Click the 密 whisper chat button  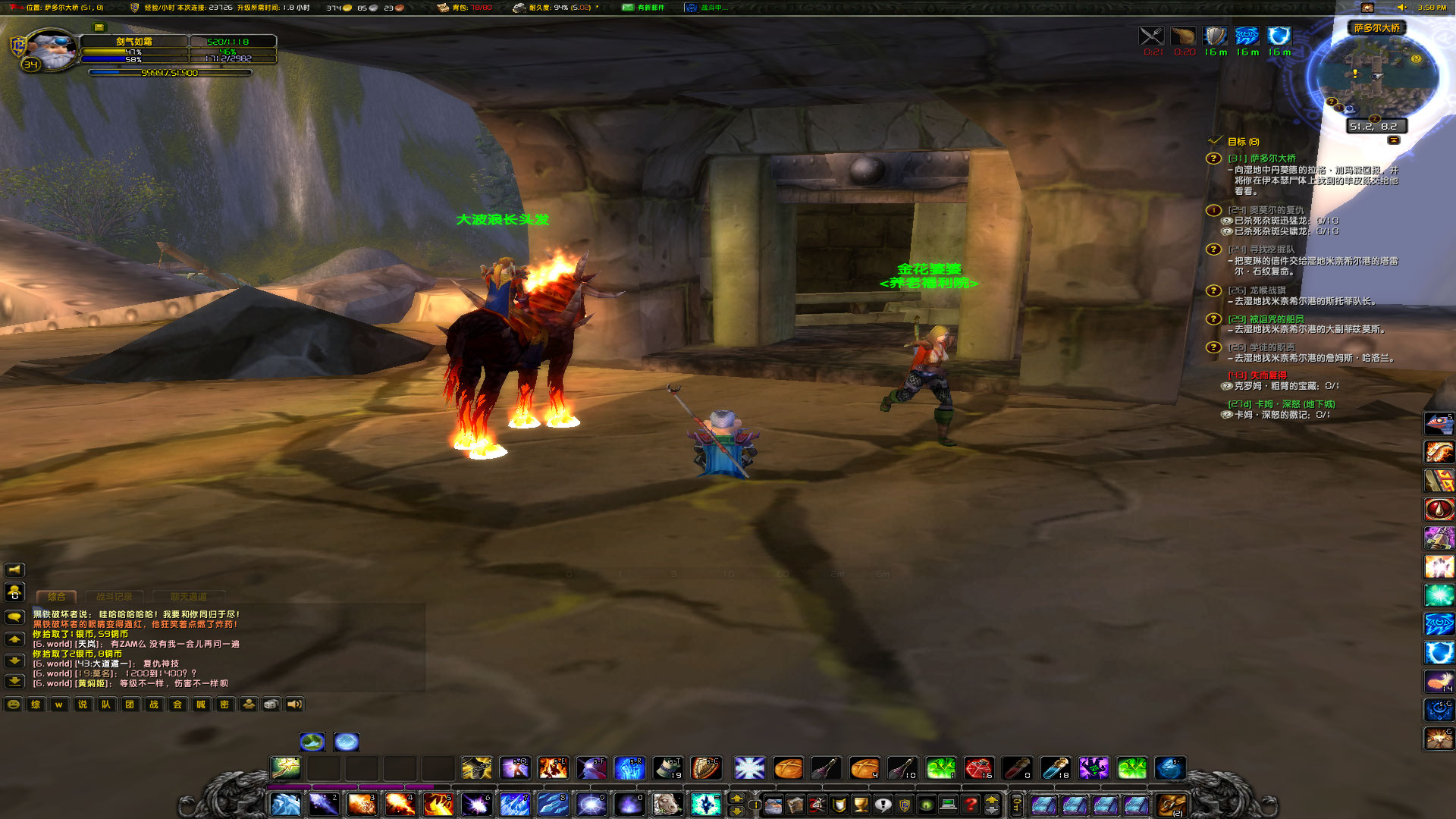point(224,704)
